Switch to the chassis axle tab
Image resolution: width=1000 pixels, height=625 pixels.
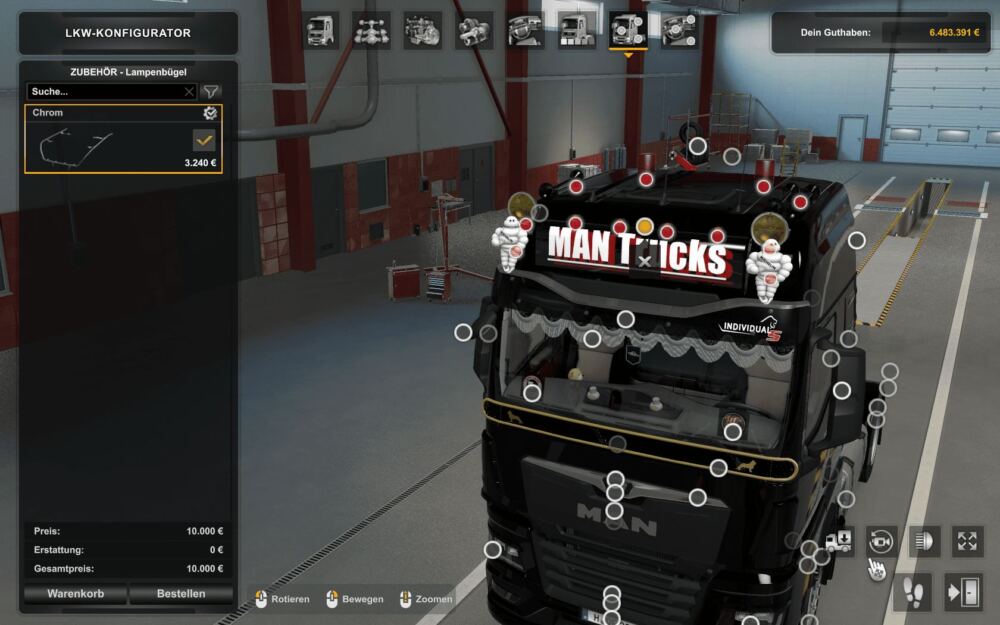(372, 30)
